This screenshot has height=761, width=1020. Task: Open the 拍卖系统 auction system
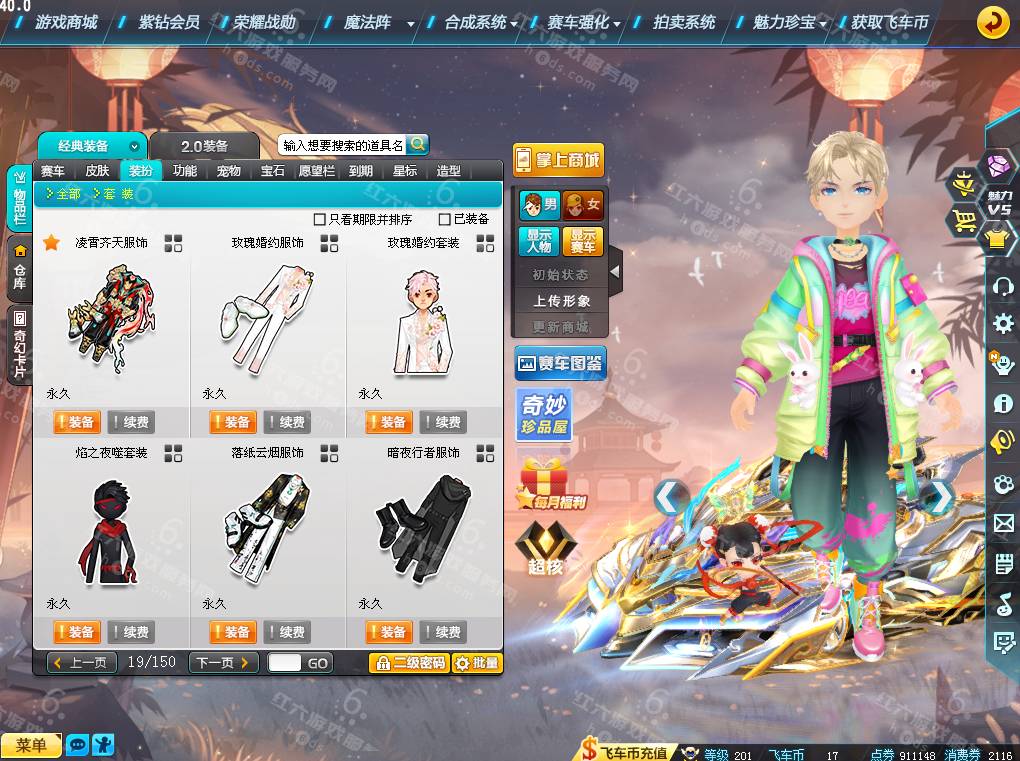(684, 21)
